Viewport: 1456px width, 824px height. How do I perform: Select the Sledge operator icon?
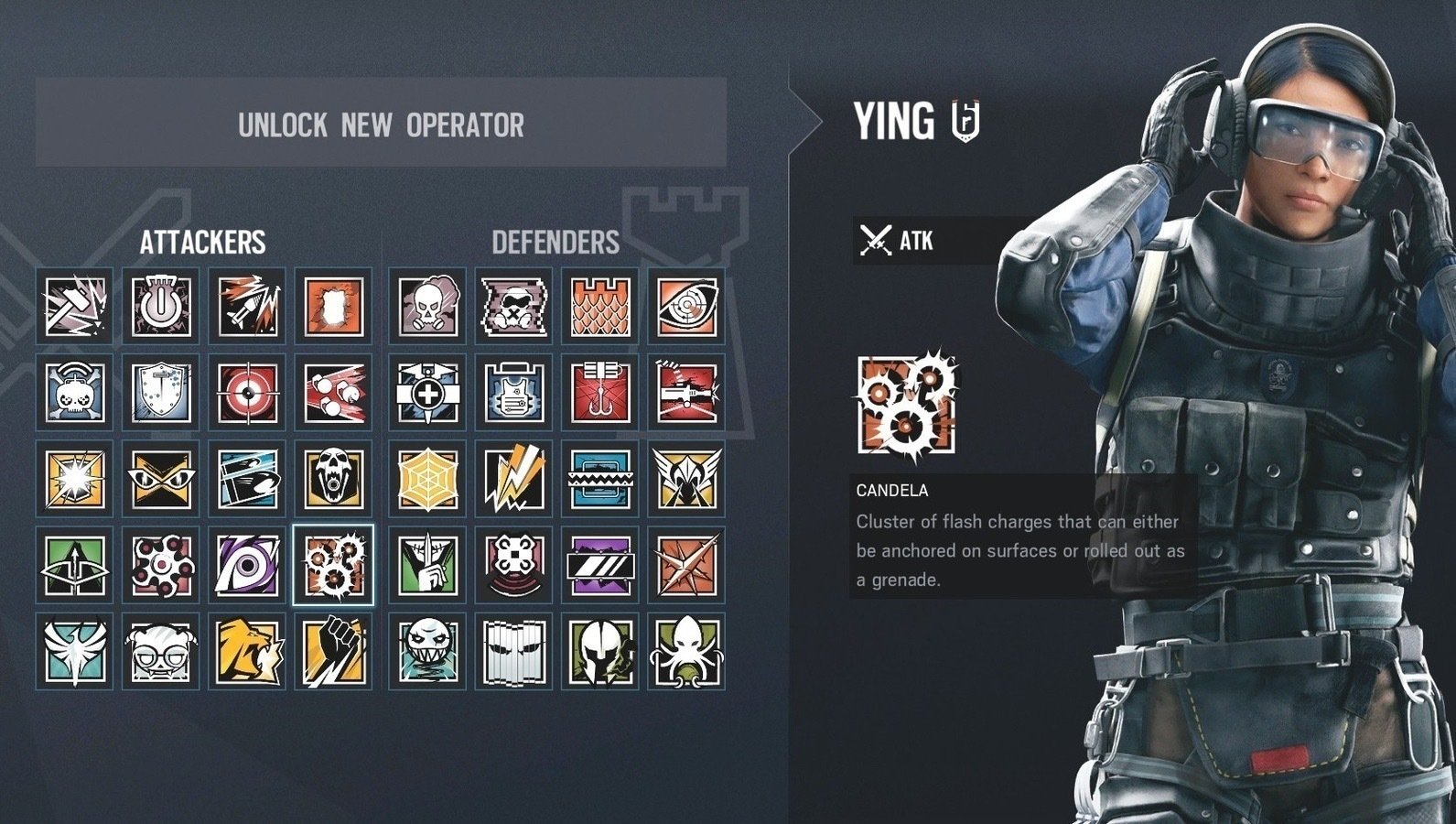click(74, 306)
